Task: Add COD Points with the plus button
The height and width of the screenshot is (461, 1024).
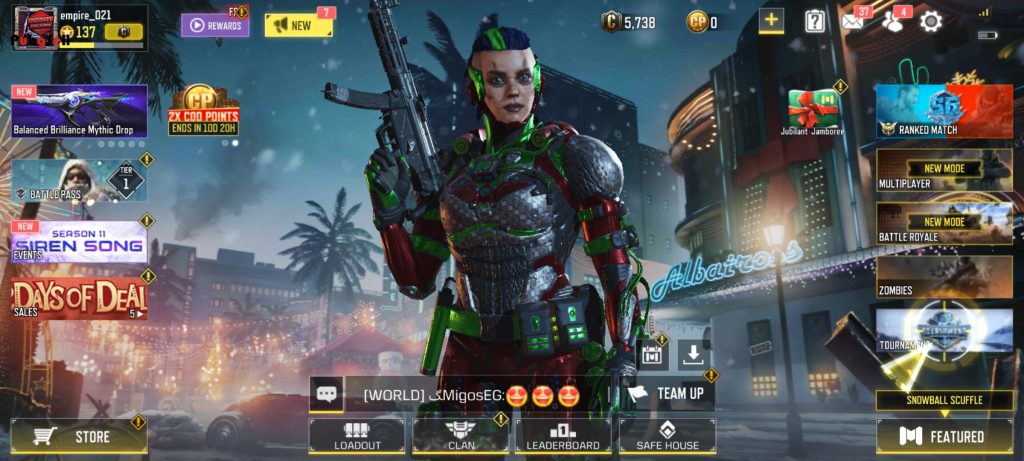Action: 771,21
